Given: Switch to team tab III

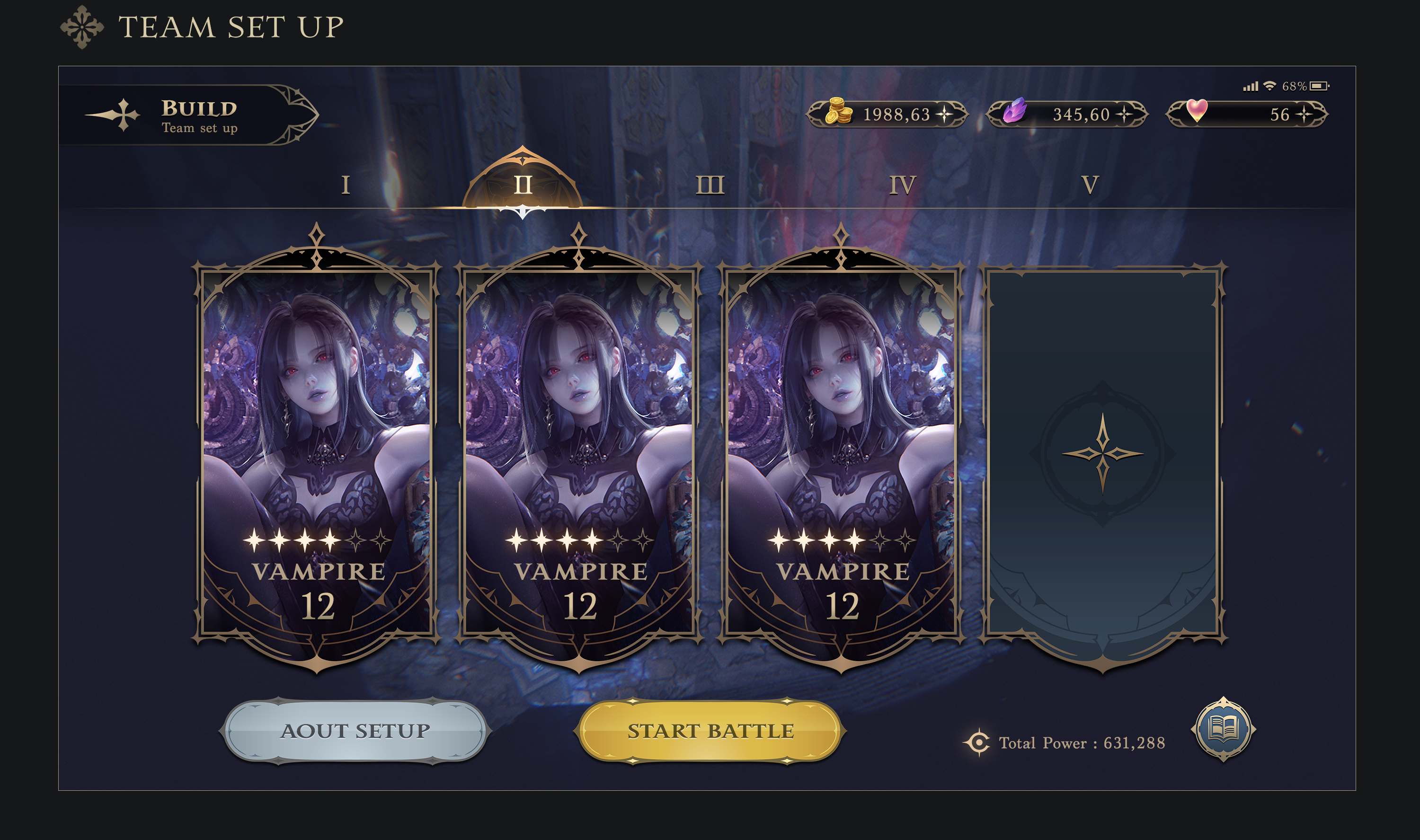Looking at the screenshot, I should tap(710, 185).
